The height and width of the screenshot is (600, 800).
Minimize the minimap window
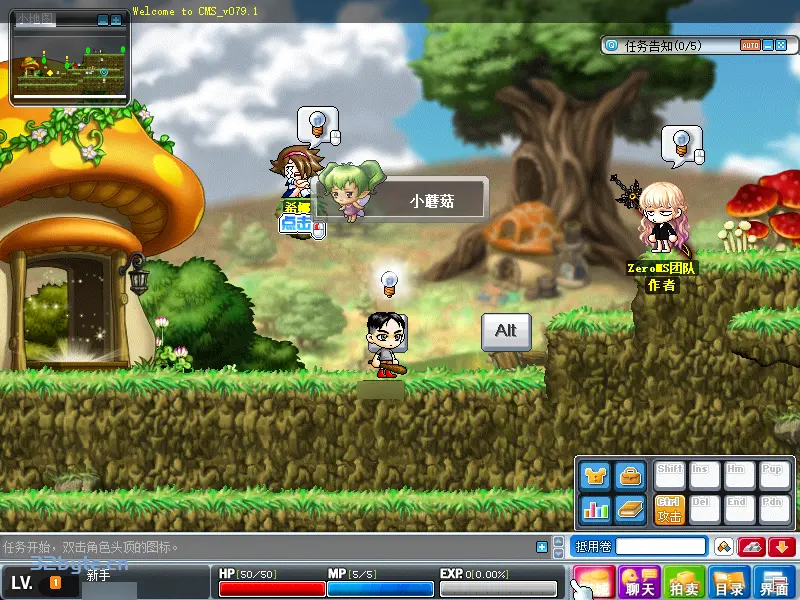tap(103, 19)
